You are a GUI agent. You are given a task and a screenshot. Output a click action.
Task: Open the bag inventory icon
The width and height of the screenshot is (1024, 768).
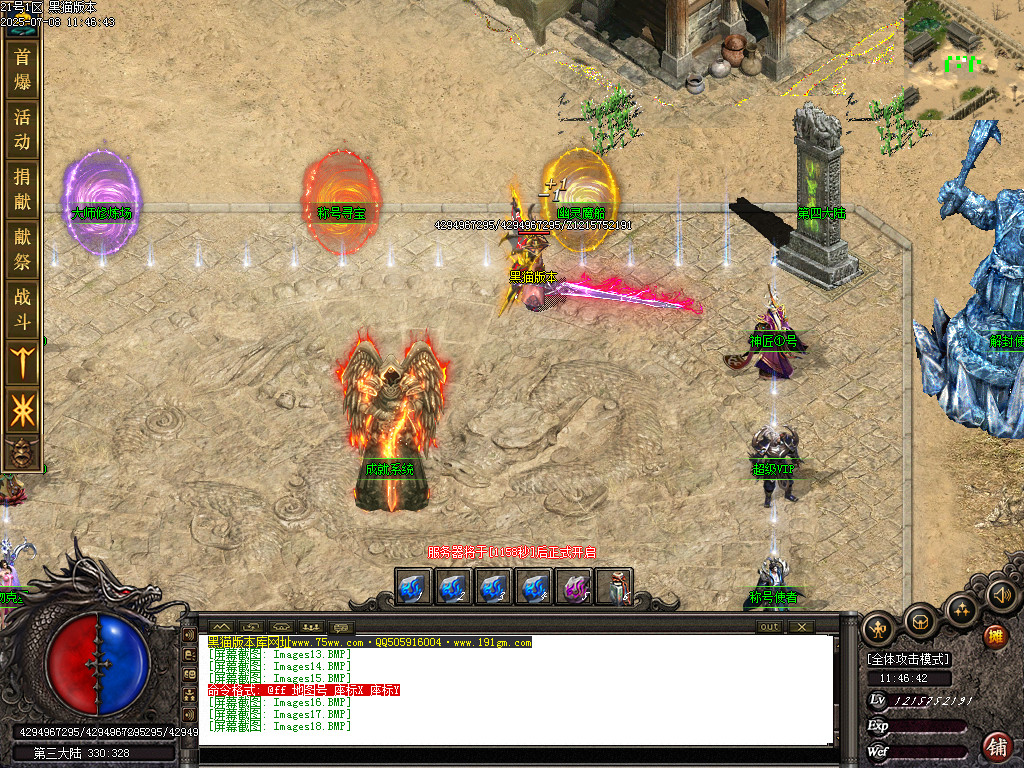tap(920, 621)
